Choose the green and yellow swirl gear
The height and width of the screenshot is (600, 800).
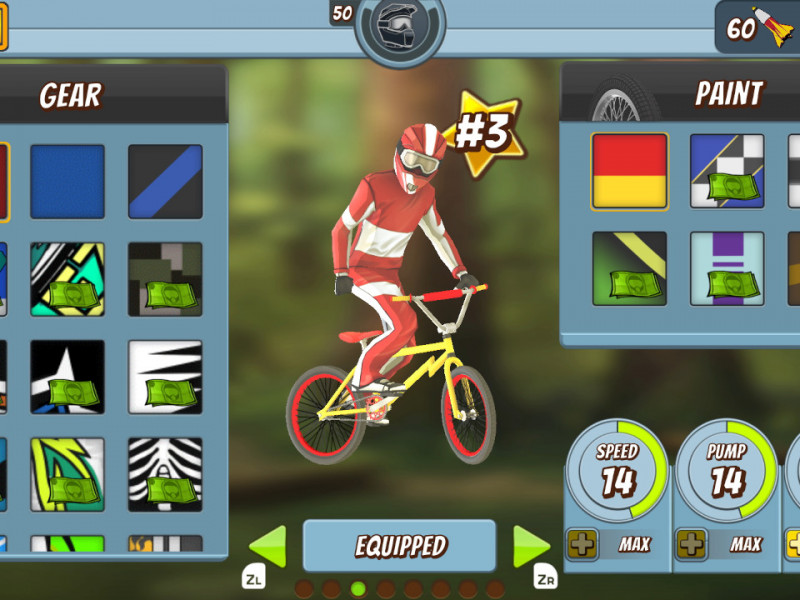click(67, 475)
